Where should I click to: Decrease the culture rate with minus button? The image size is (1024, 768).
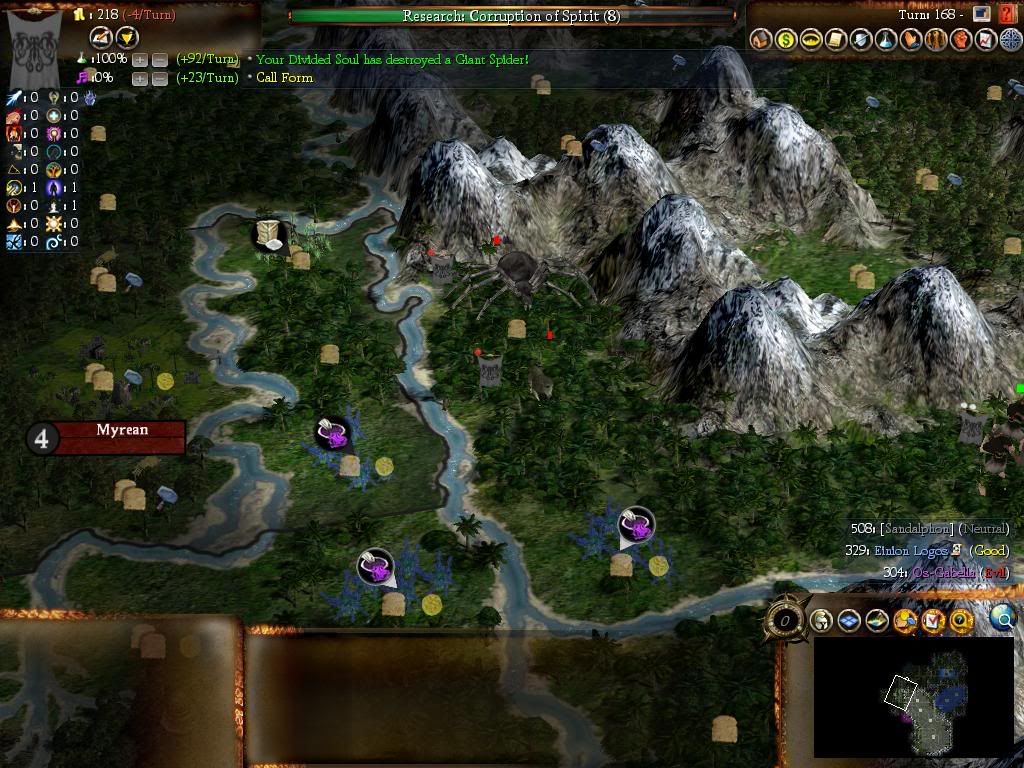point(159,78)
